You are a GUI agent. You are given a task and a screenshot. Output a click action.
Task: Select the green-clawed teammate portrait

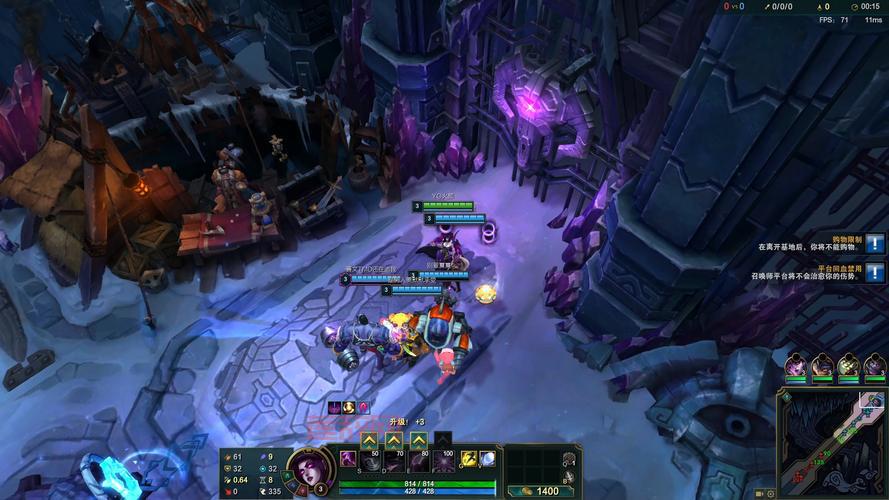pyautogui.click(x=848, y=366)
